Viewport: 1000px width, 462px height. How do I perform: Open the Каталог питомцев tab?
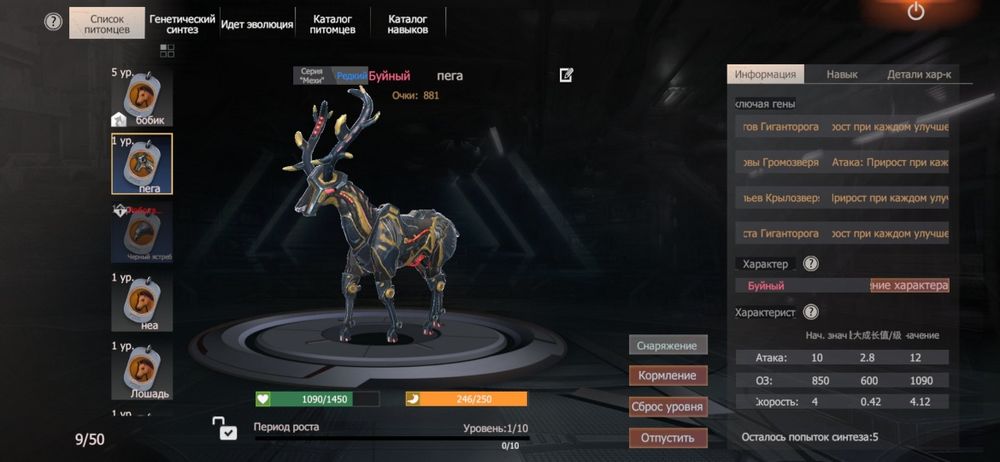pyautogui.click(x=333, y=23)
